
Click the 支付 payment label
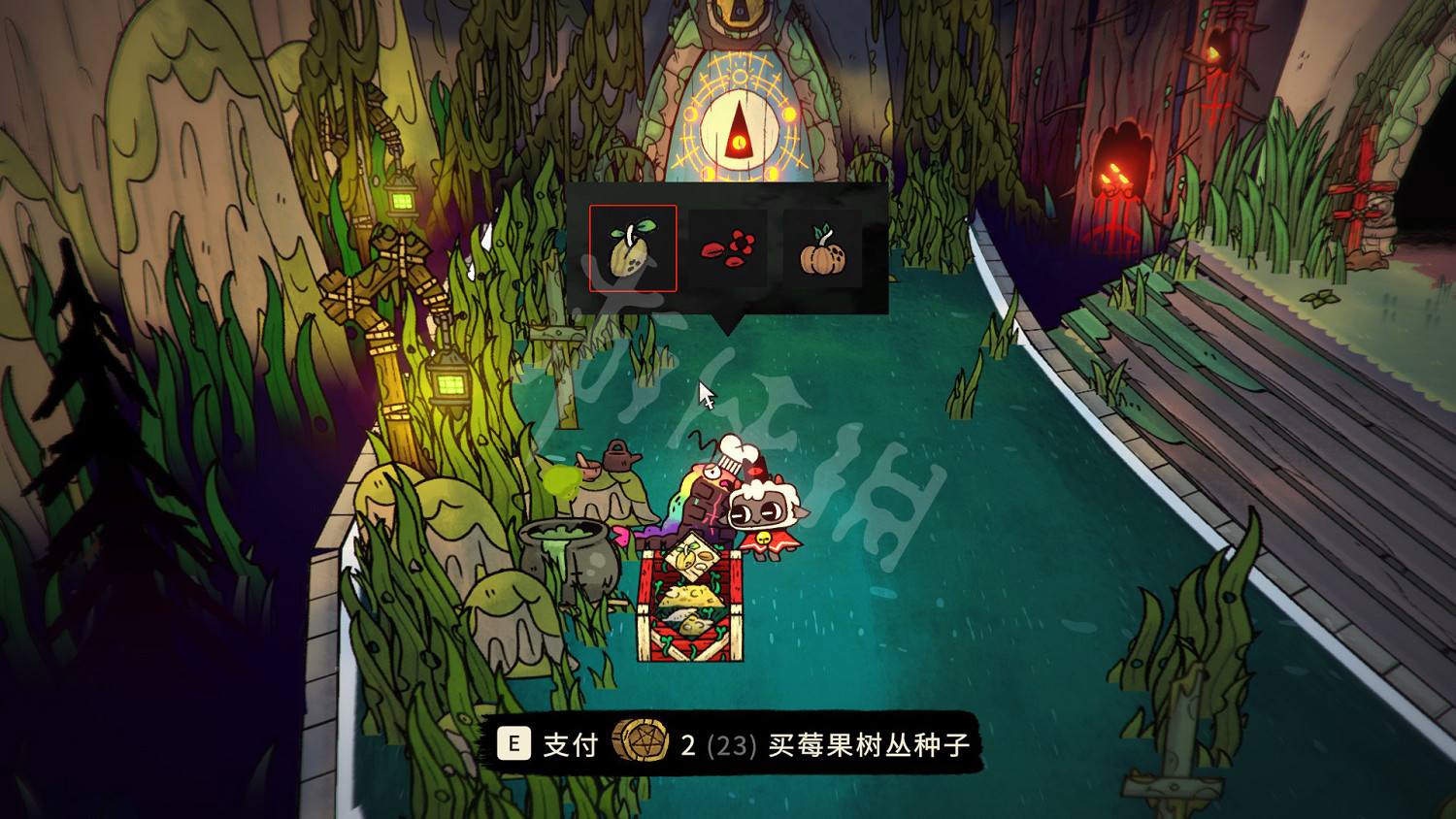pos(569,744)
